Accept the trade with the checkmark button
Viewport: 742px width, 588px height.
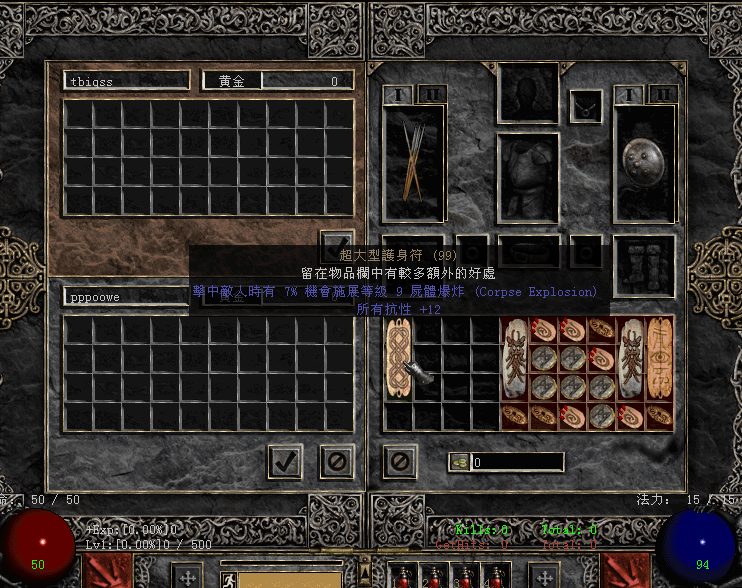tap(285, 461)
